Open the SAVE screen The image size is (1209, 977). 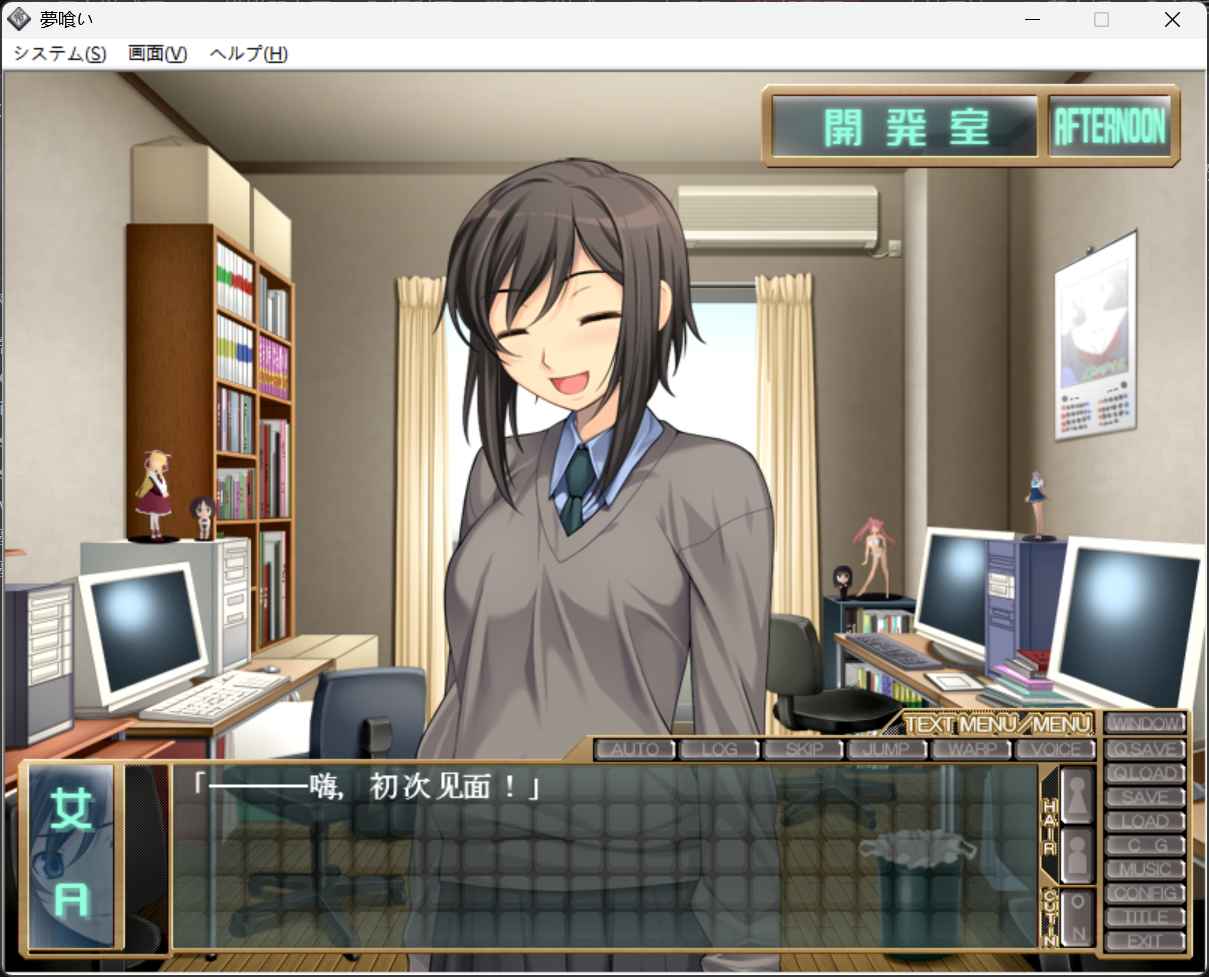click(x=1145, y=797)
